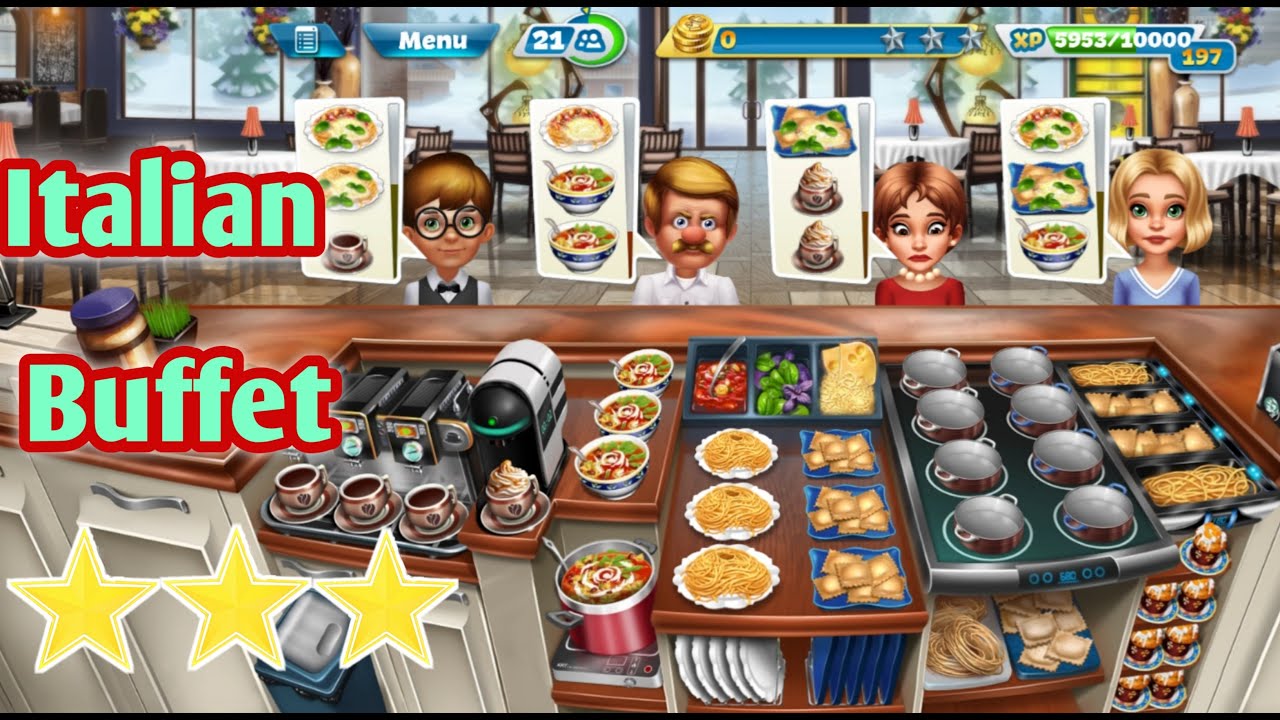Select the red soup pot
This screenshot has width=1280, height=720.
tap(607, 598)
